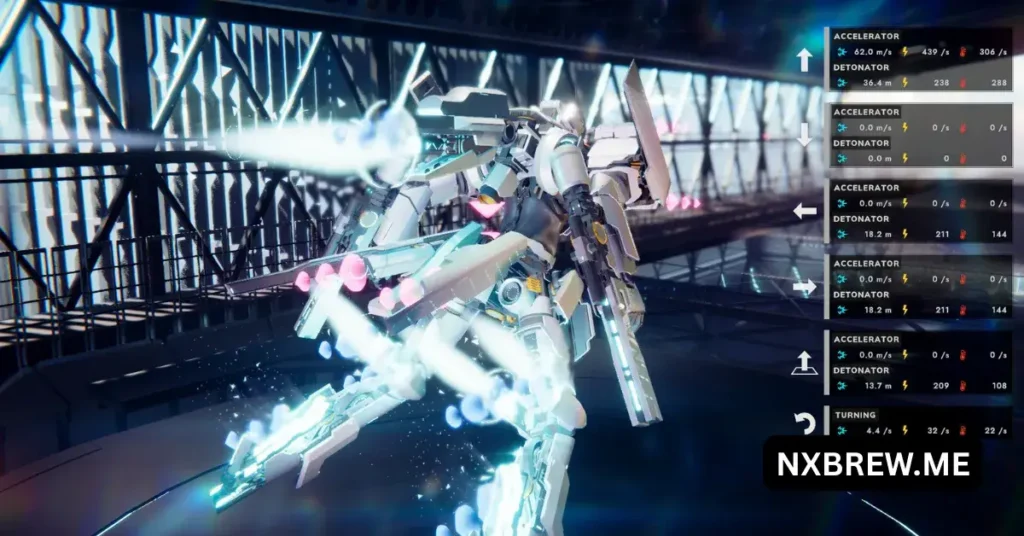The image size is (1024, 536).
Task: Choose the right-arrow strafe icon
Action: click(804, 286)
